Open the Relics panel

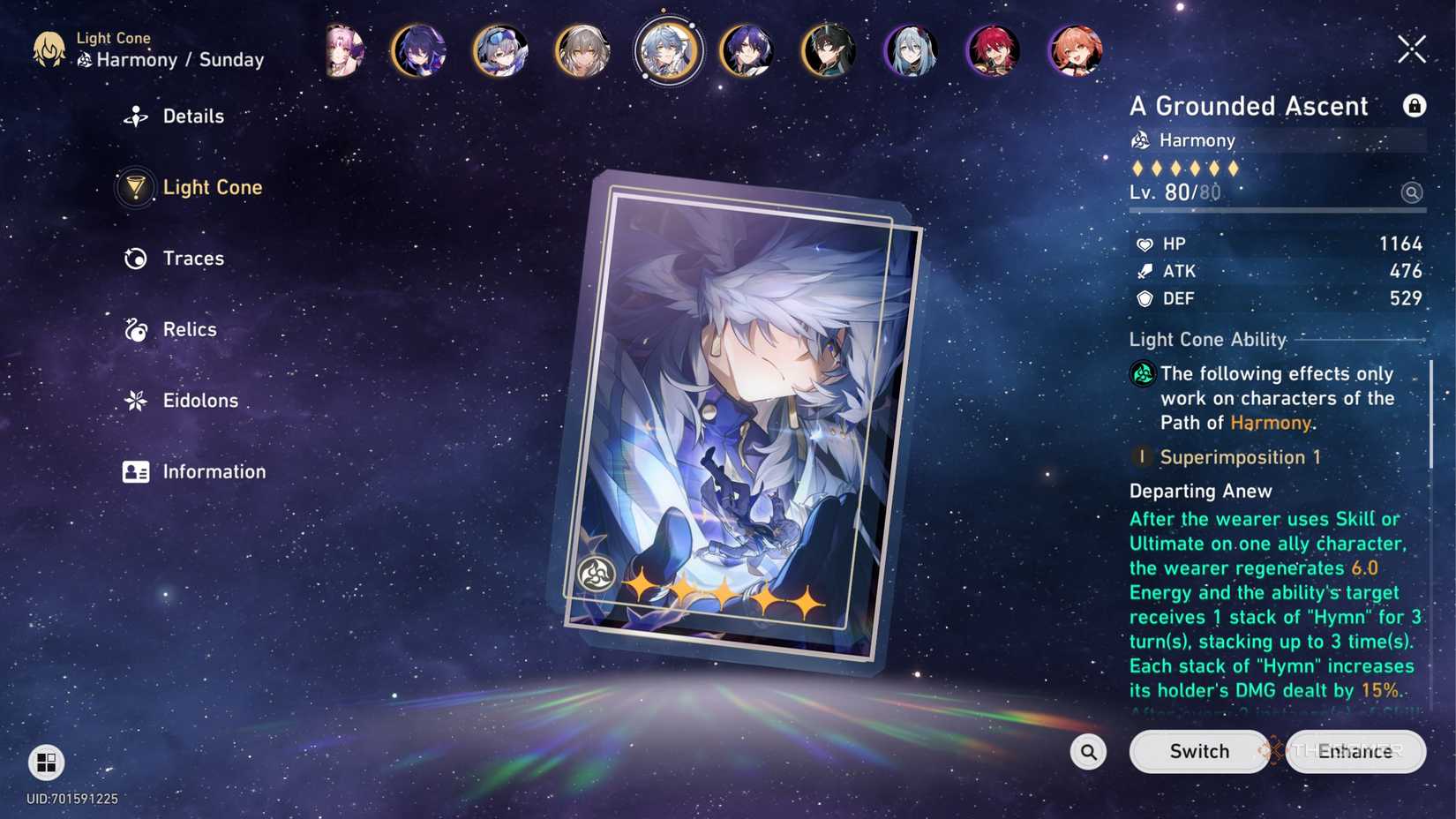coord(189,329)
